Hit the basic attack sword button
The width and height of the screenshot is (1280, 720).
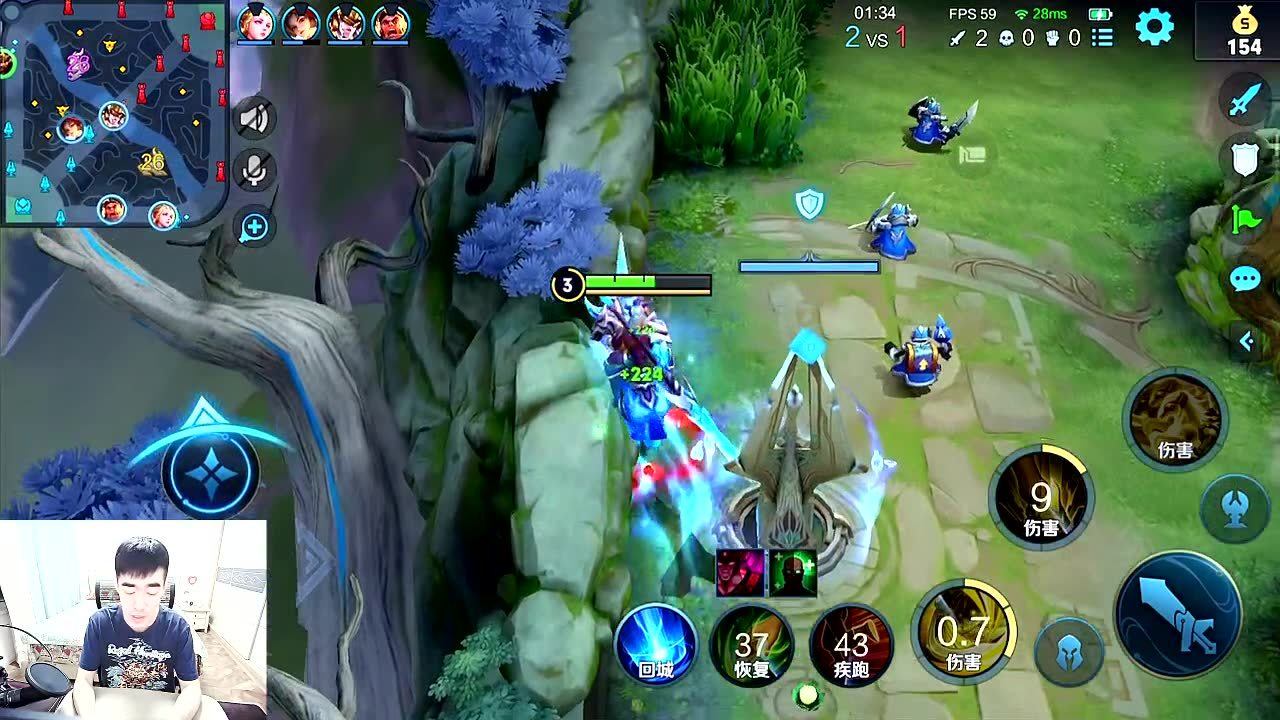(x=1178, y=613)
